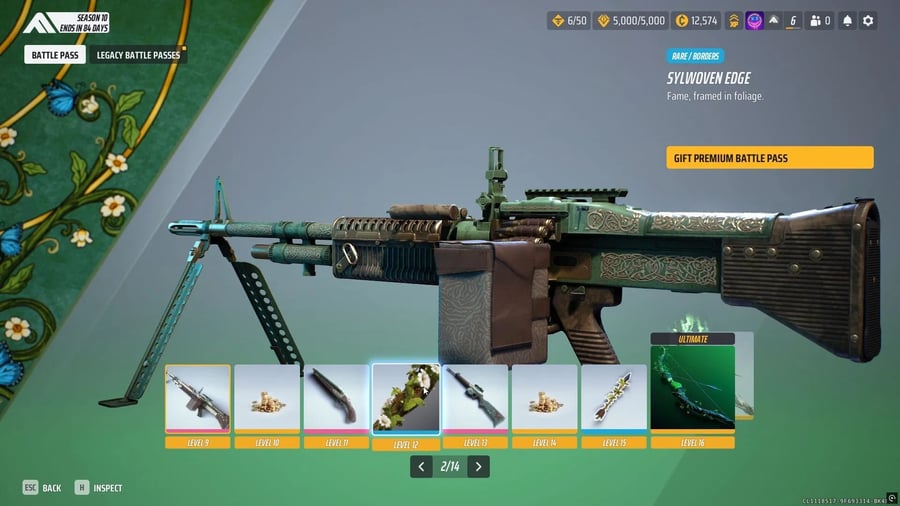Pick the Level 12 foliage border reward
Viewport: 900px width, 506px height.
406,398
